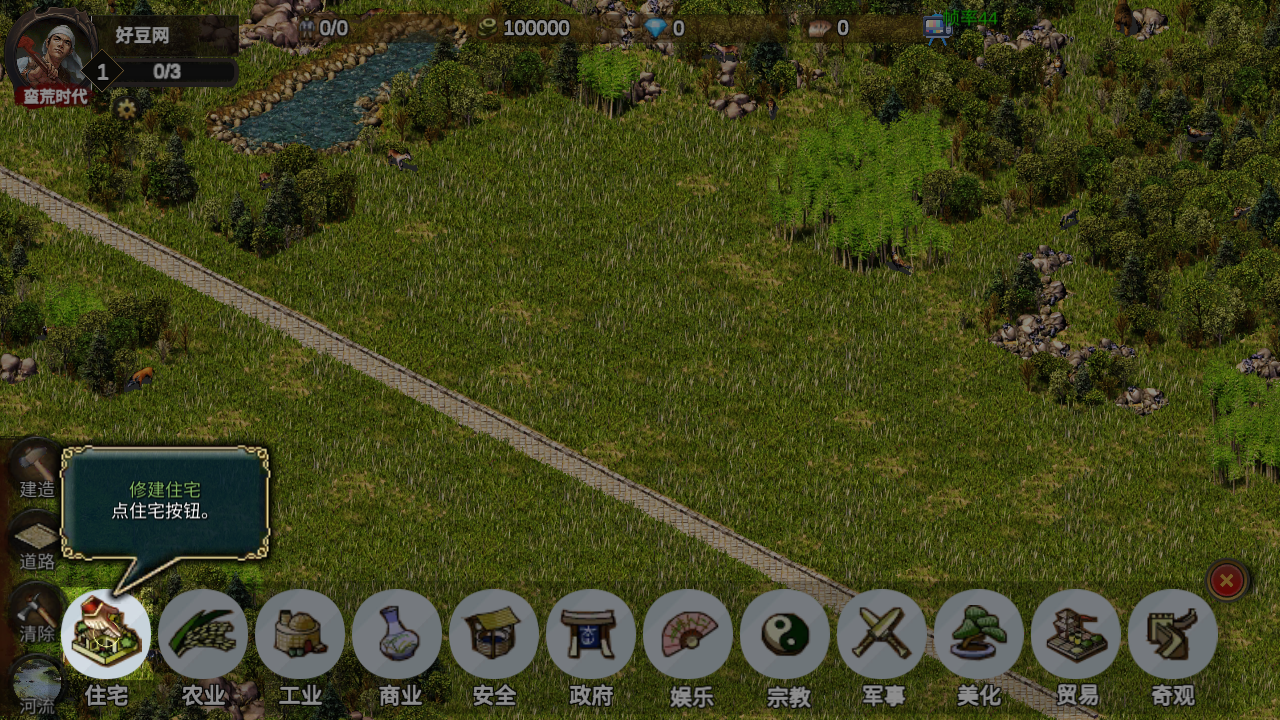The height and width of the screenshot is (720, 1280).
Task: Open the 政府 government category
Action: tap(591, 634)
